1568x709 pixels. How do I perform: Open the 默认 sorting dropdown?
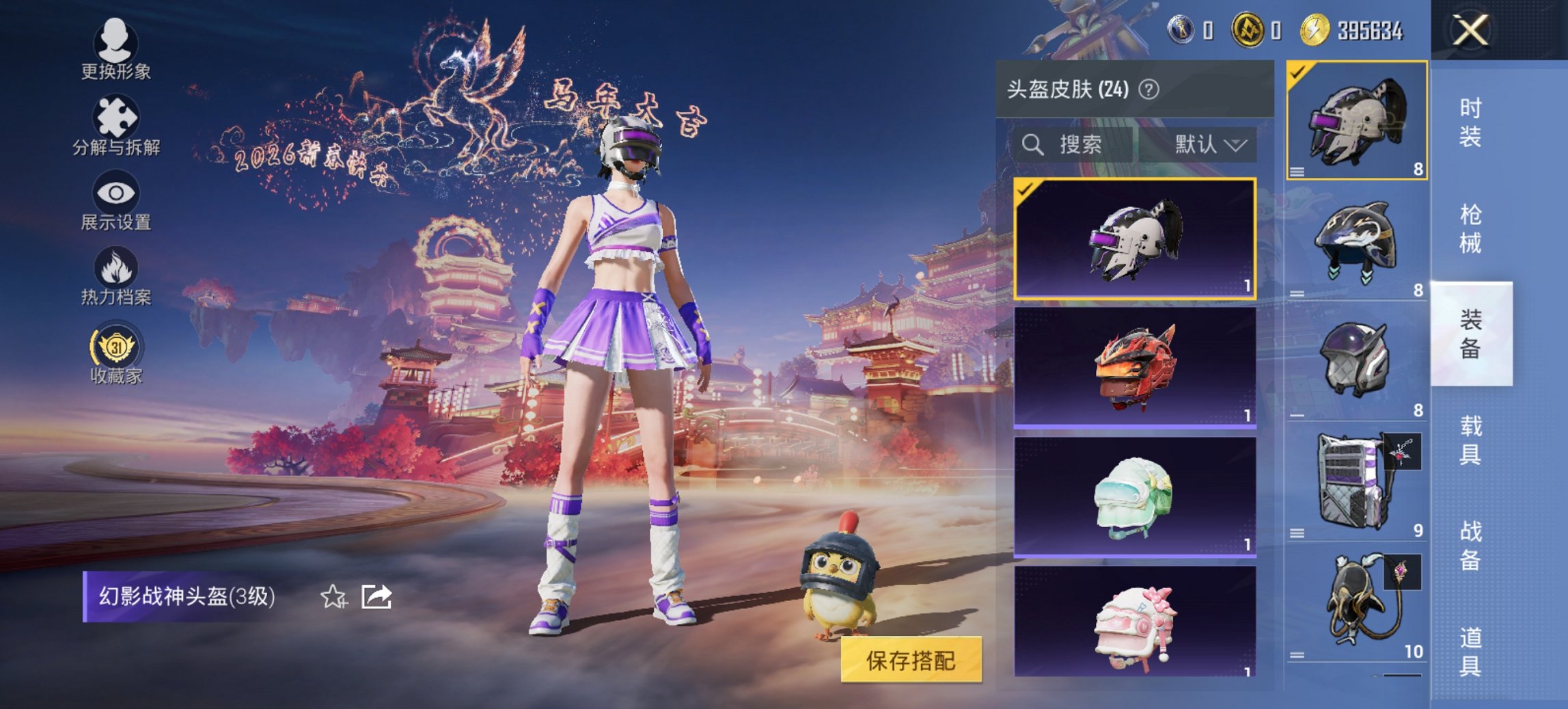(1209, 144)
